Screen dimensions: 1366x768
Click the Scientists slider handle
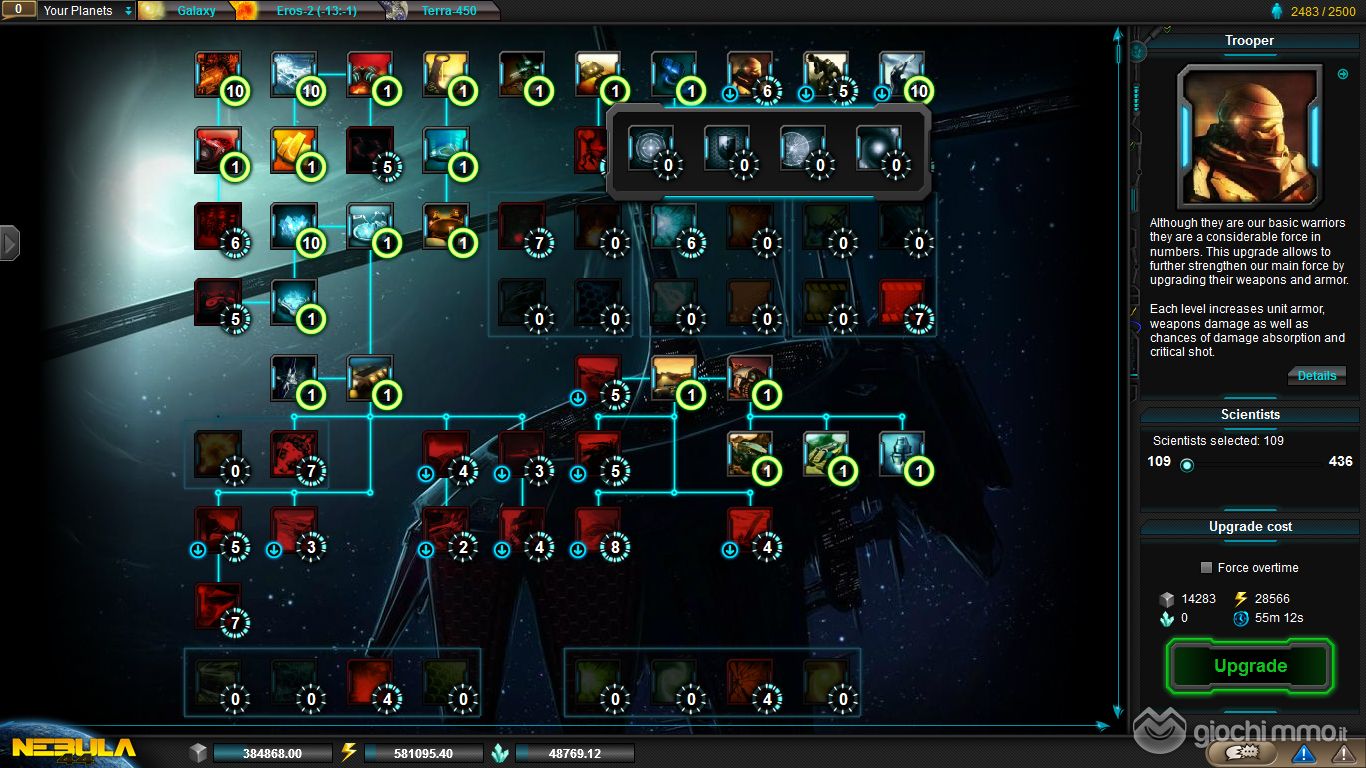1187,464
